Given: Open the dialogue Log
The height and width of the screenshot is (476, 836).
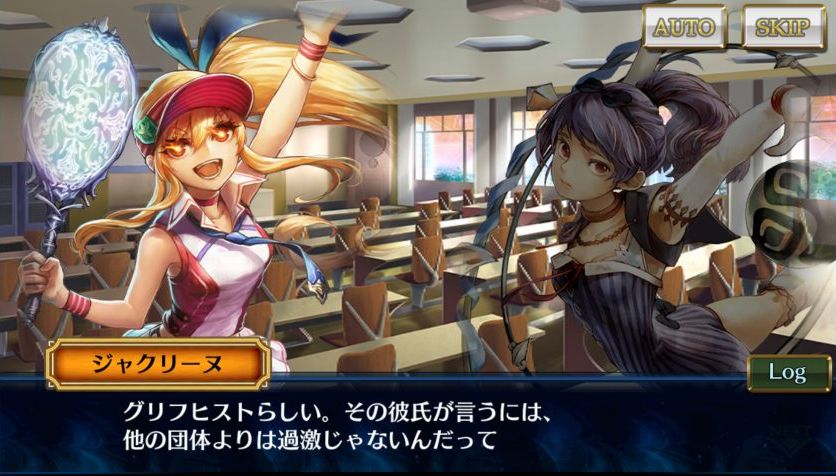Looking at the screenshot, I should click(788, 372).
